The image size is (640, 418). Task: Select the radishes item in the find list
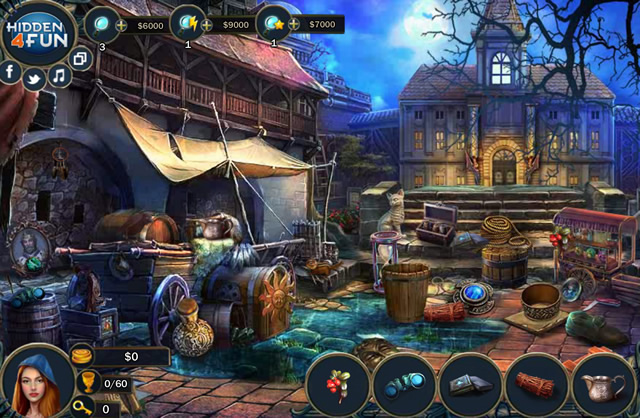pos(336,385)
